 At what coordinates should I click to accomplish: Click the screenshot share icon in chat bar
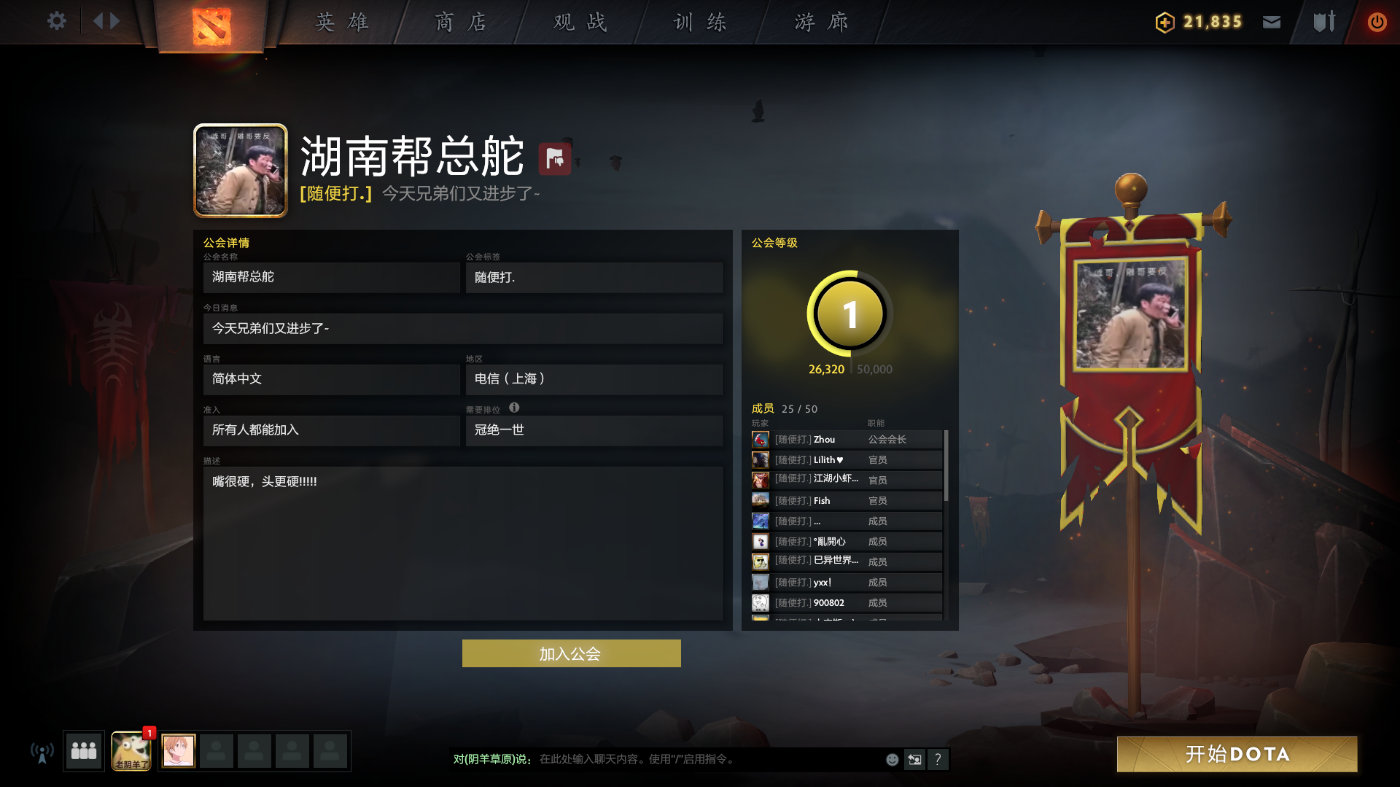(914, 760)
